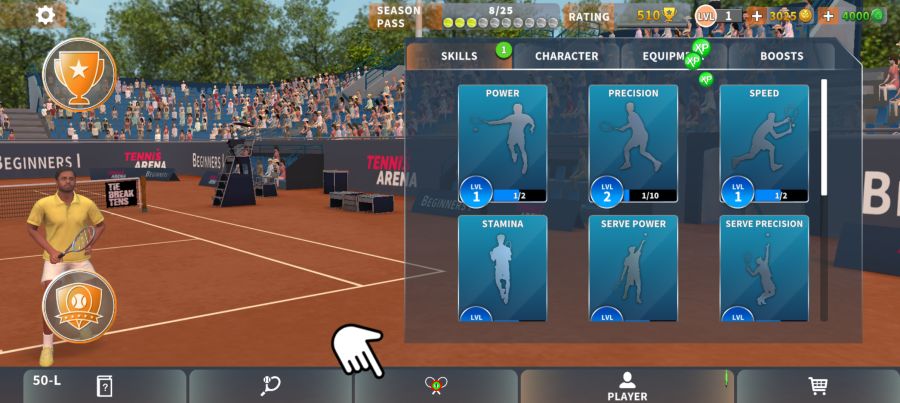Screen dimensions: 900x403
Task: Show the Boosts tab
Action: [781, 56]
